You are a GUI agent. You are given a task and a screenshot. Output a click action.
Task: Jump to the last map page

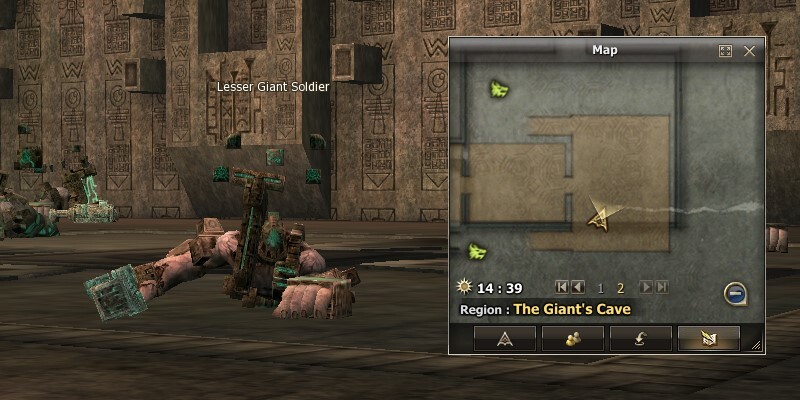tap(661, 288)
